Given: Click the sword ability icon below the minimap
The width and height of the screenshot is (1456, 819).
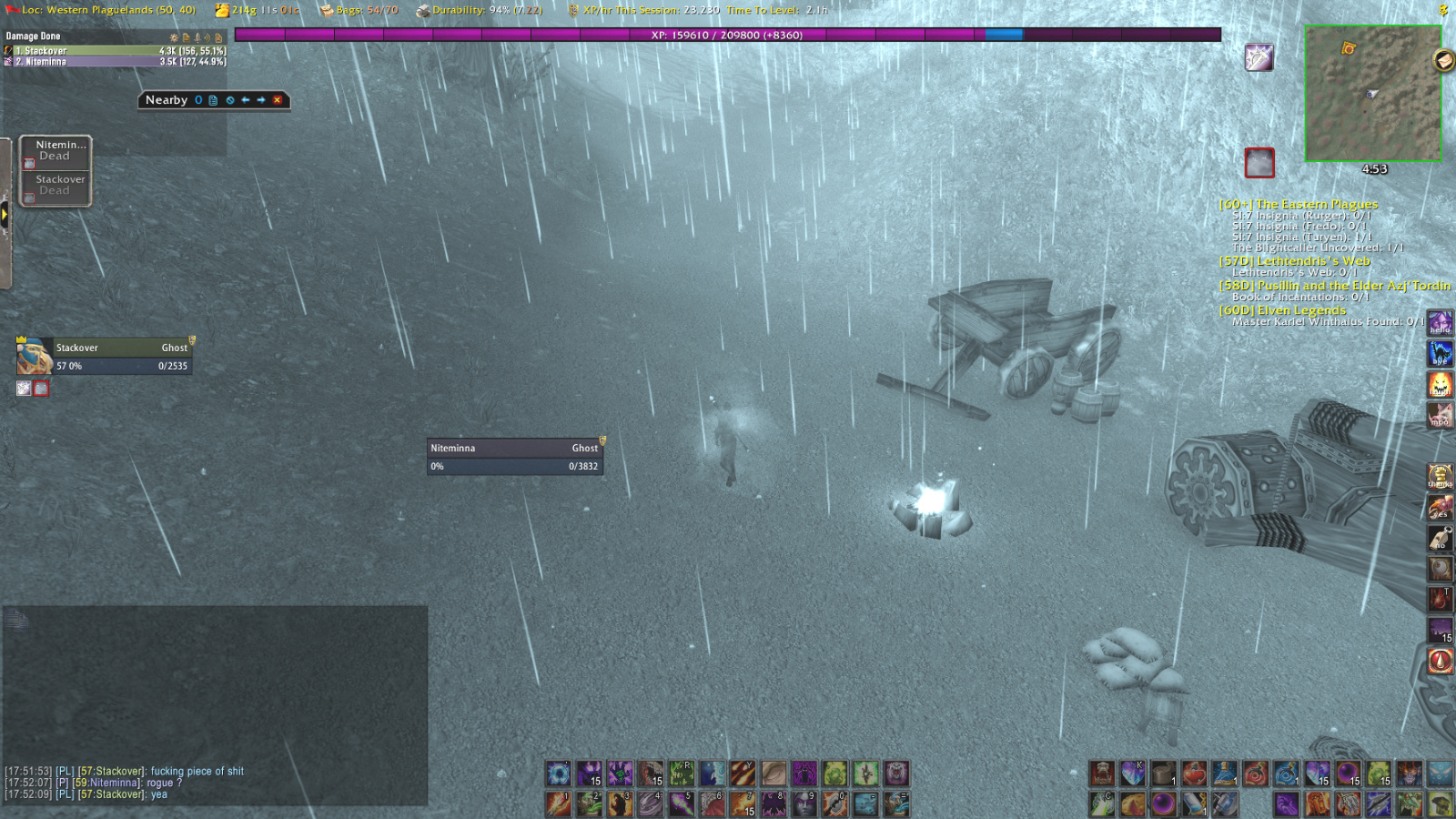Looking at the screenshot, I should point(1259,56).
